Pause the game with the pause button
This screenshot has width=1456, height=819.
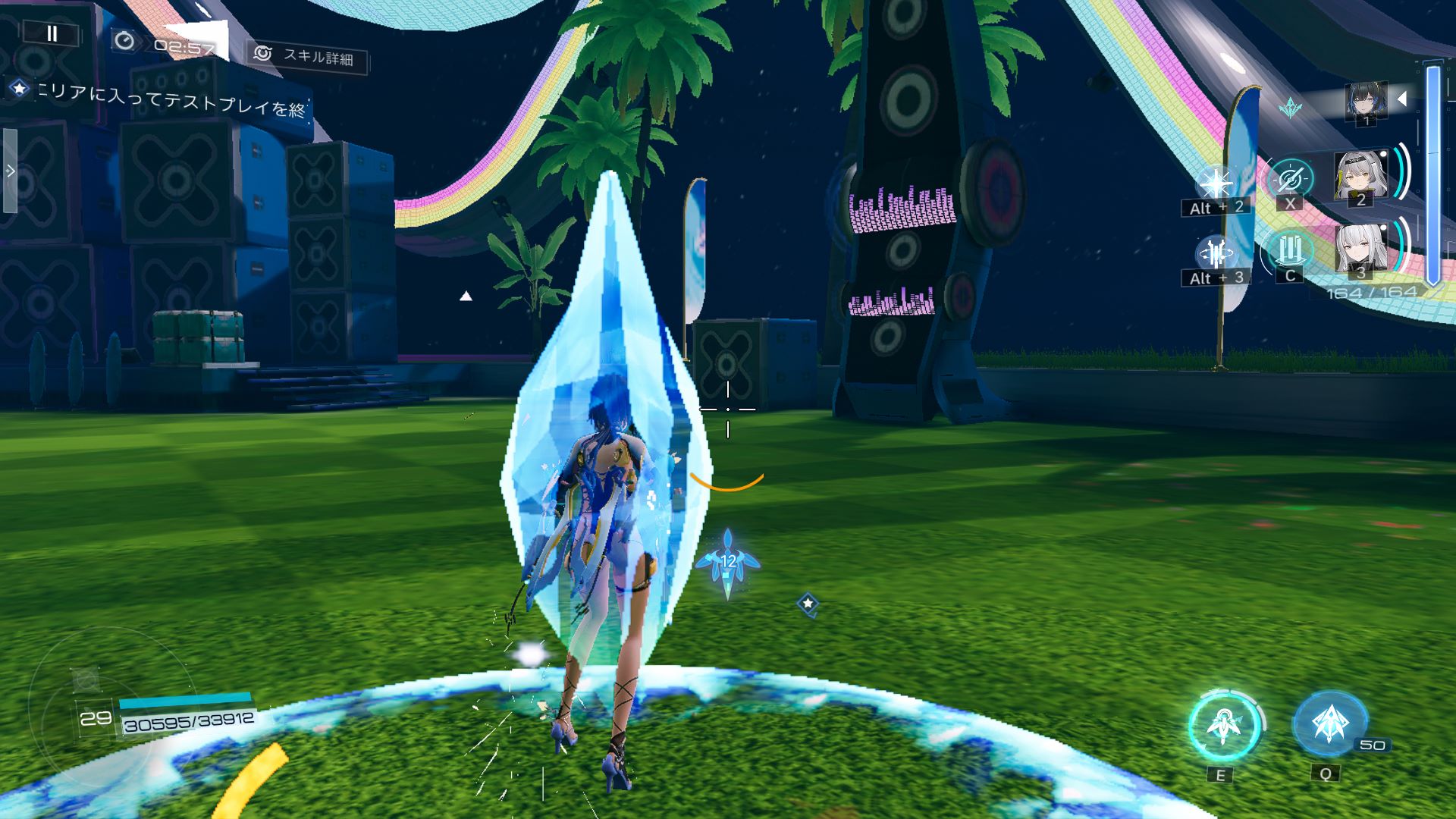point(52,33)
